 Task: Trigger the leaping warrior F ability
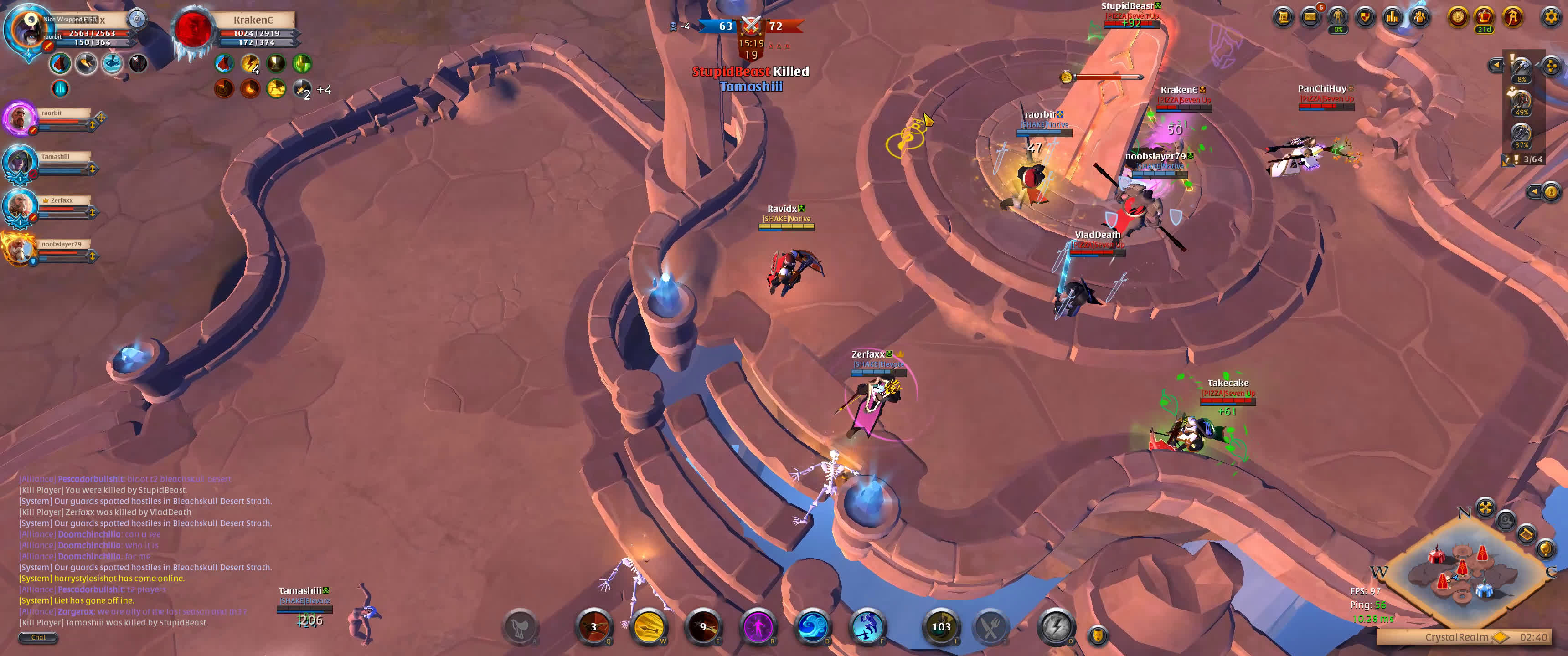[867, 626]
